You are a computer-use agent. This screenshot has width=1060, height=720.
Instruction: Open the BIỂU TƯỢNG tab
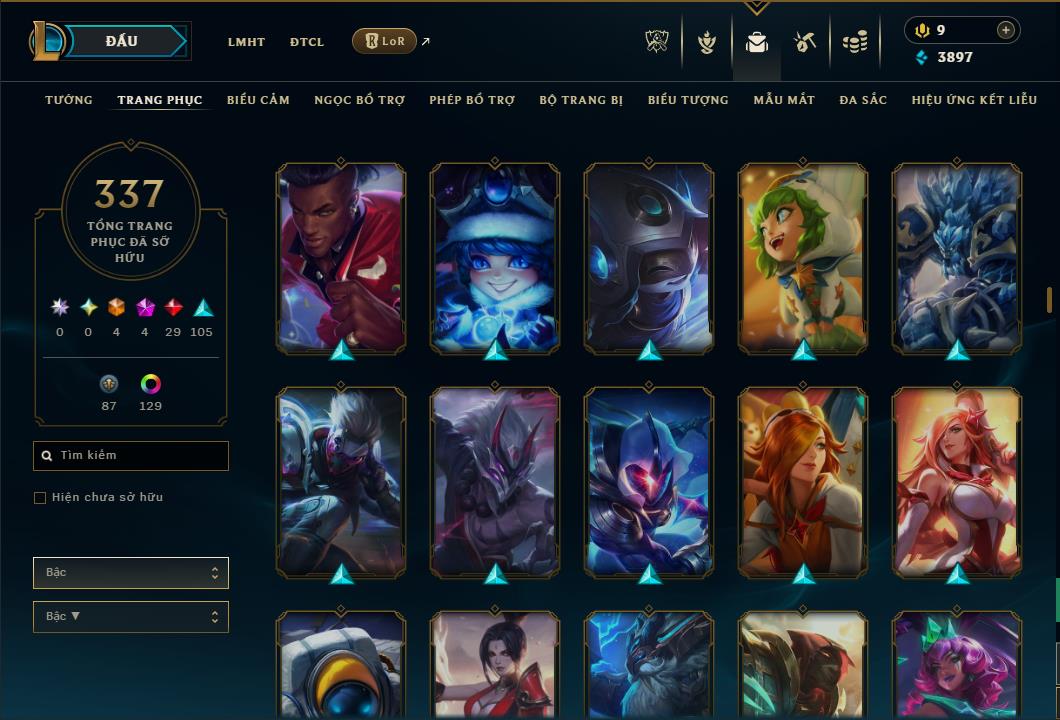[688, 100]
